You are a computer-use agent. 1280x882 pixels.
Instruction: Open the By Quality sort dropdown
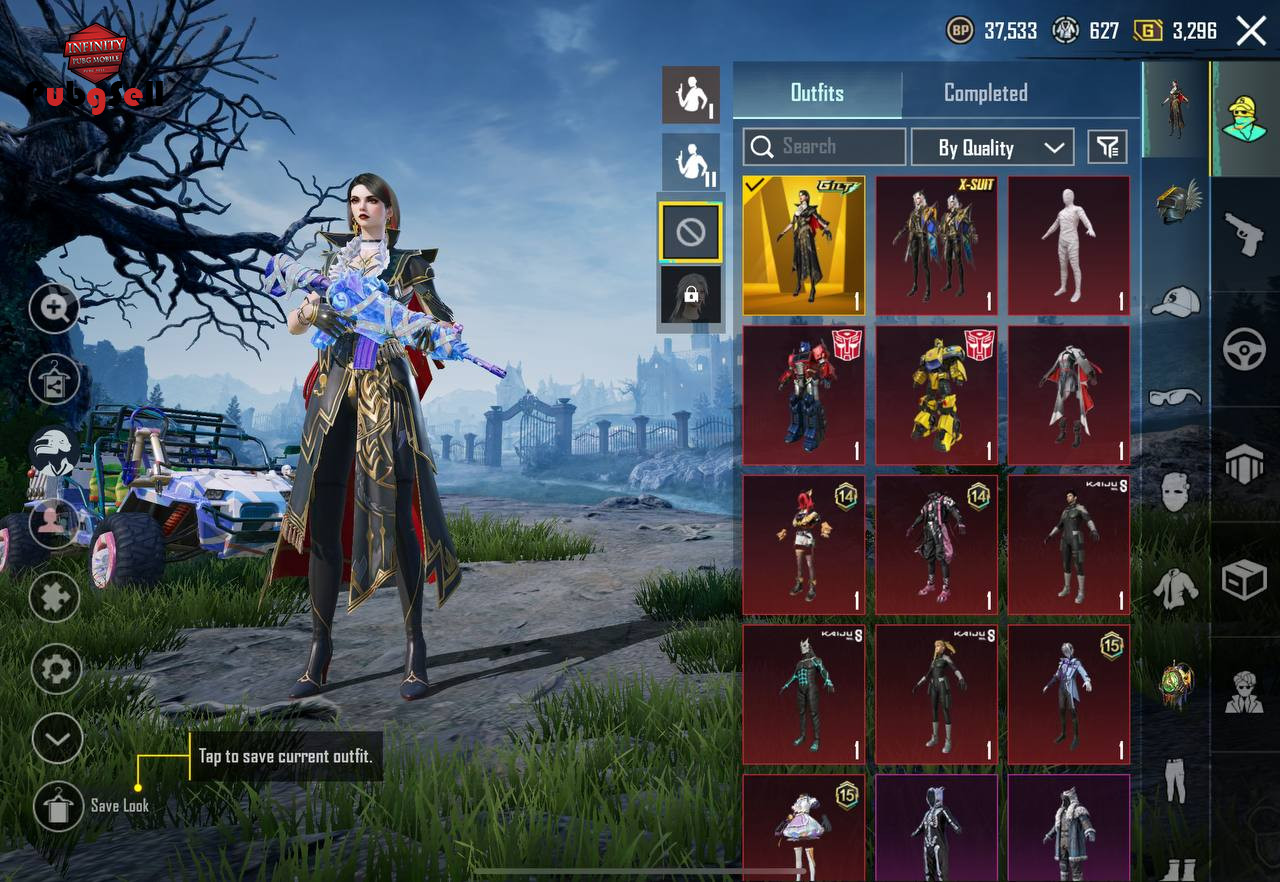[992, 148]
